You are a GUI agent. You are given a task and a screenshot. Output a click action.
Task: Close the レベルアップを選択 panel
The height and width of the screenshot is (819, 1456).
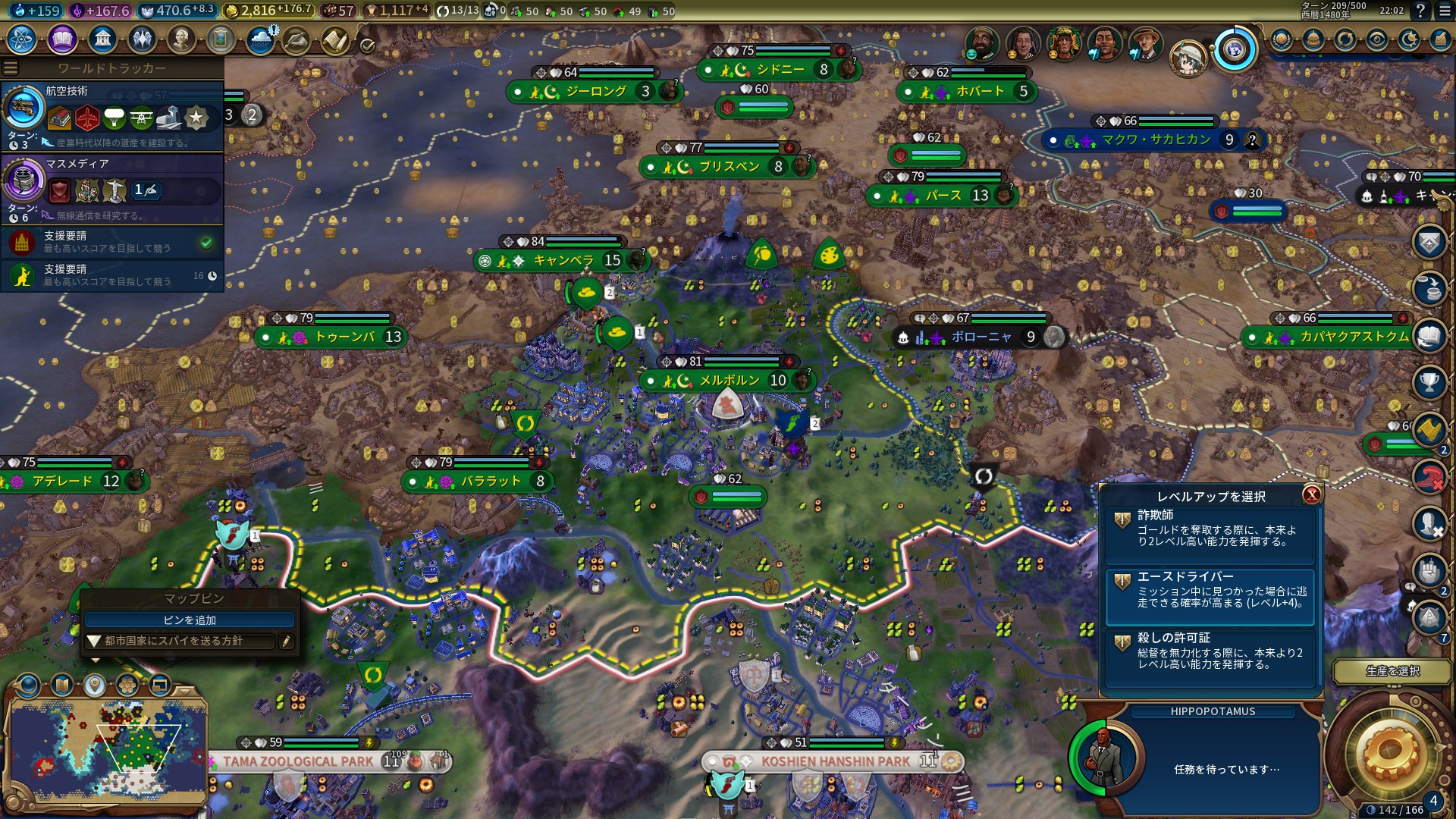coord(1311,495)
